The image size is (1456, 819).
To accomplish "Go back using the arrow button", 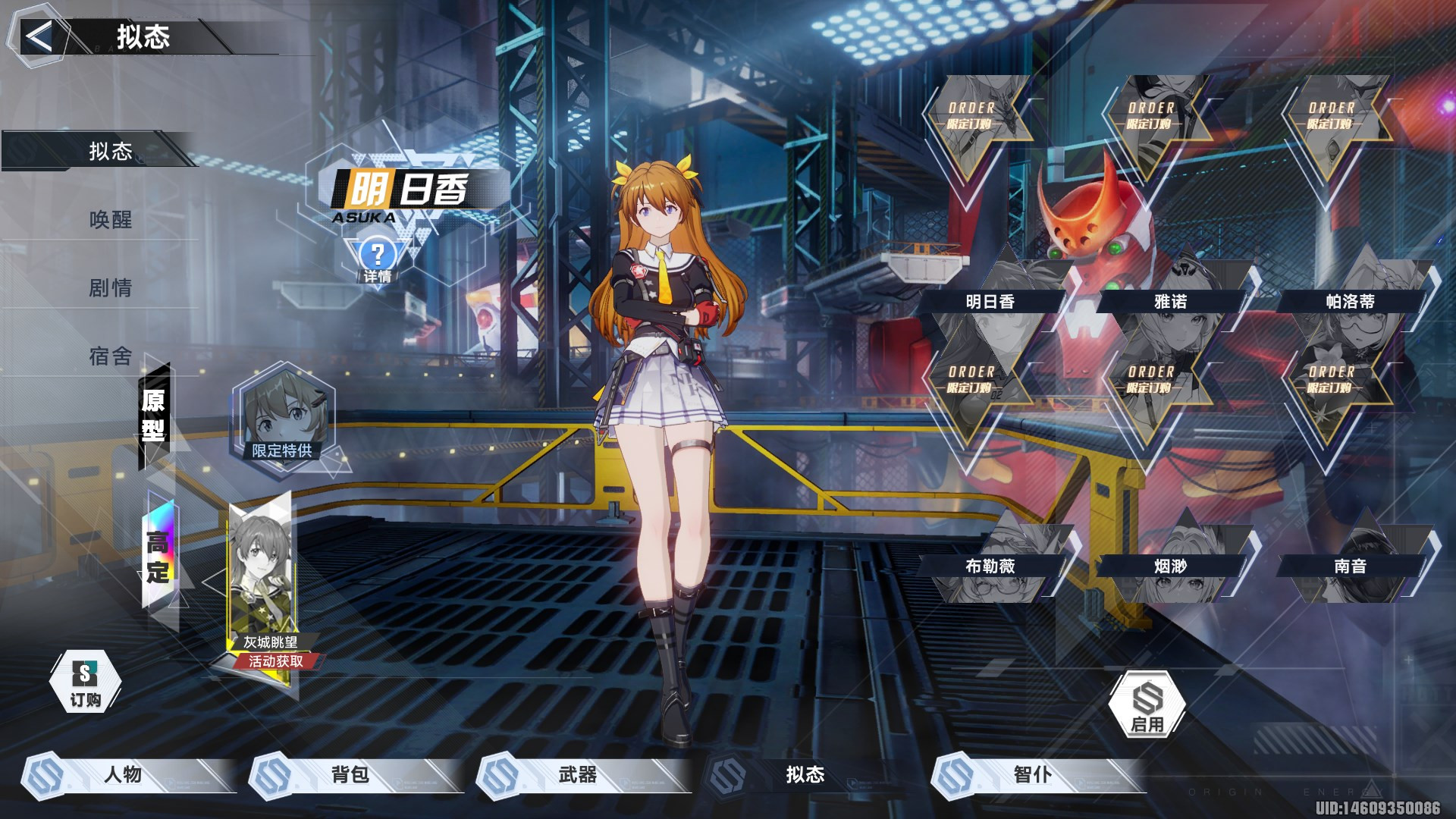I will point(38,36).
